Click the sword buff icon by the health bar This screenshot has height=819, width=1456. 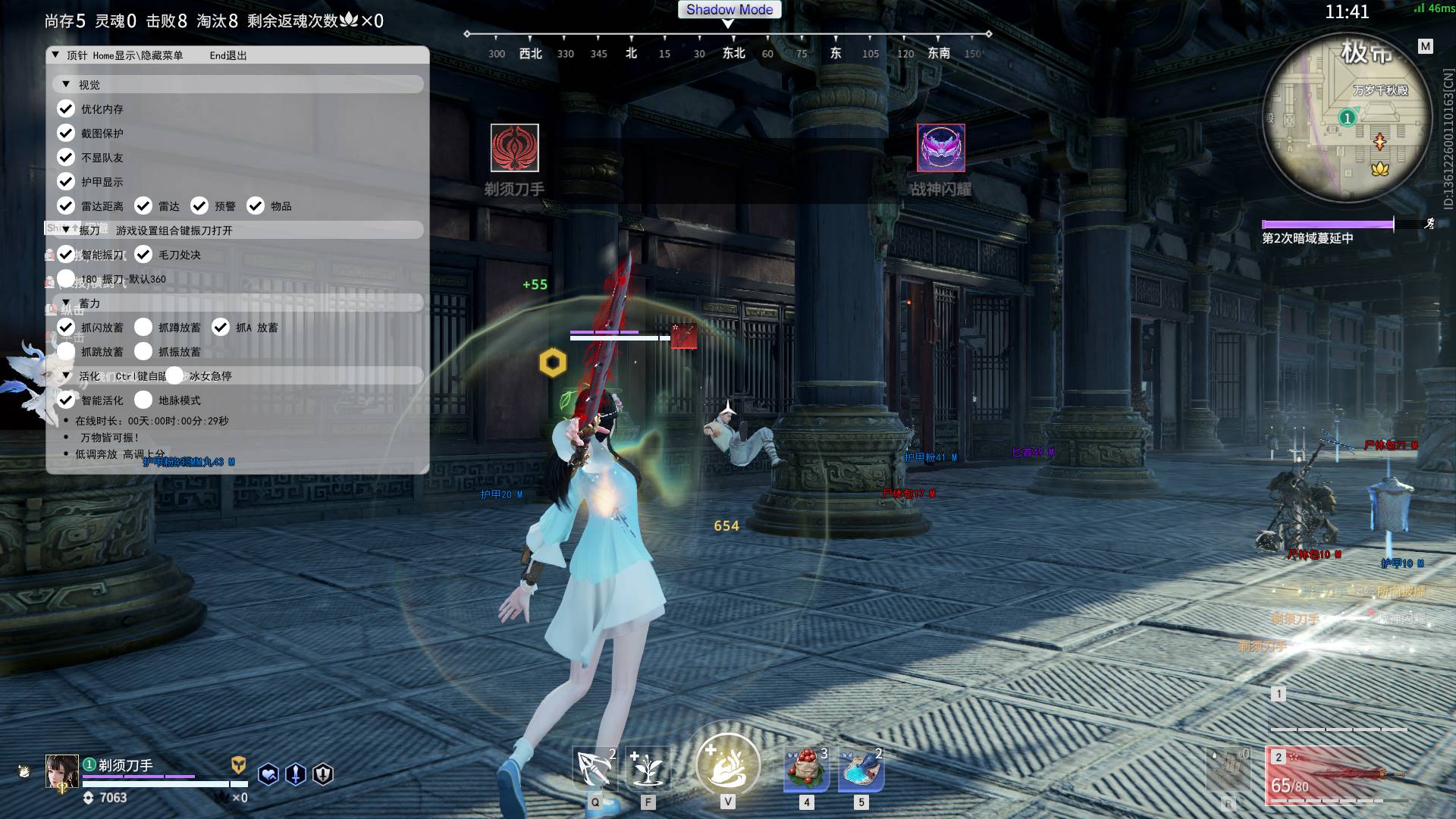click(x=296, y=774)
